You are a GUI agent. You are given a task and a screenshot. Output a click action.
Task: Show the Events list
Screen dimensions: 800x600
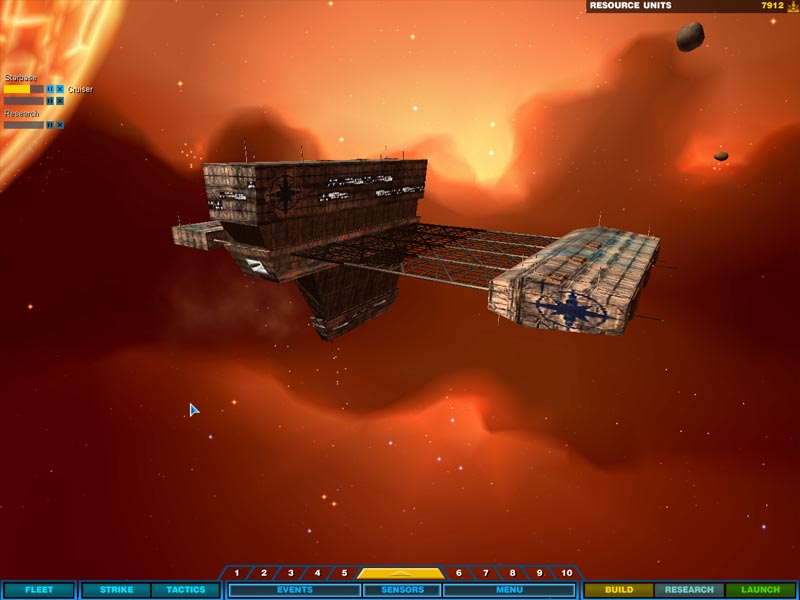294,590
